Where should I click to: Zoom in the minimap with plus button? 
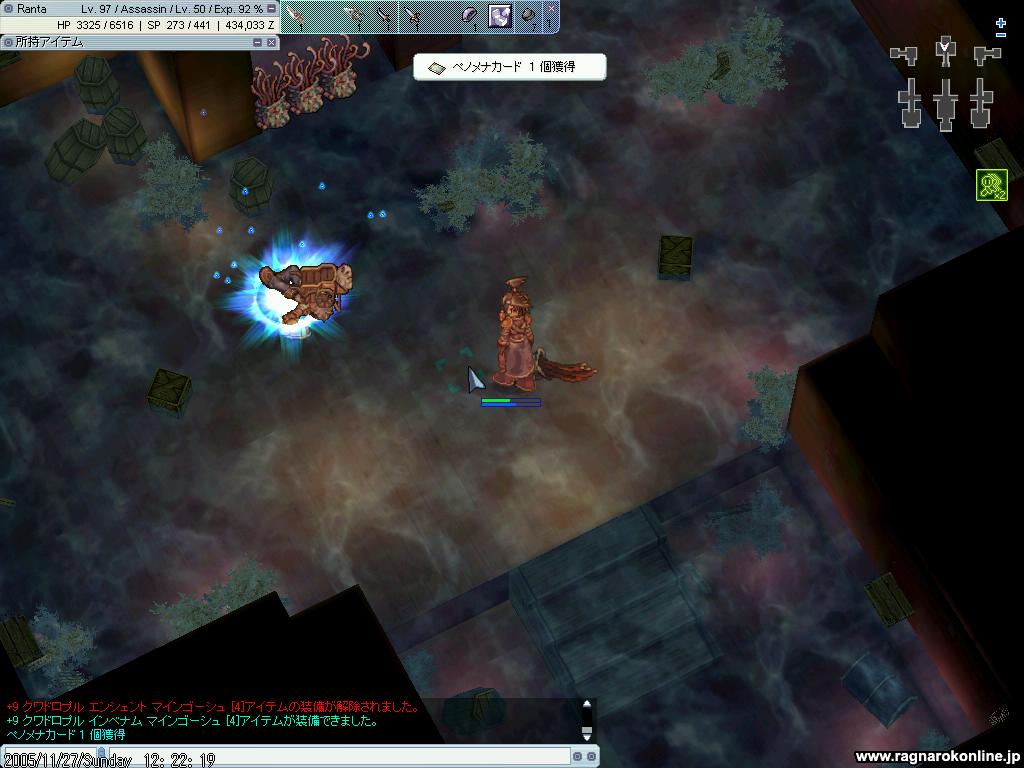click(x=1001, y=23)
